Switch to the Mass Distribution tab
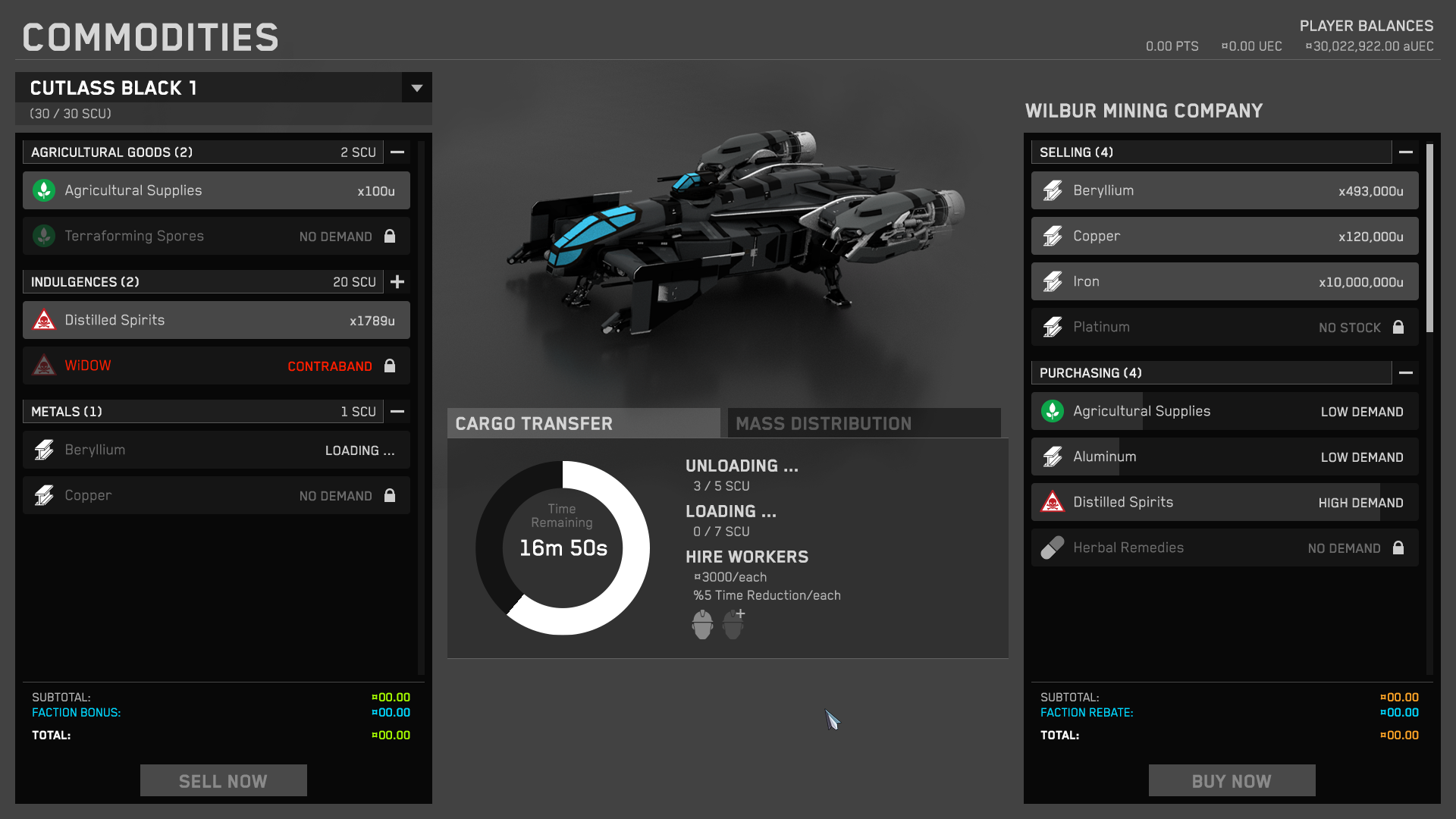 864,424
